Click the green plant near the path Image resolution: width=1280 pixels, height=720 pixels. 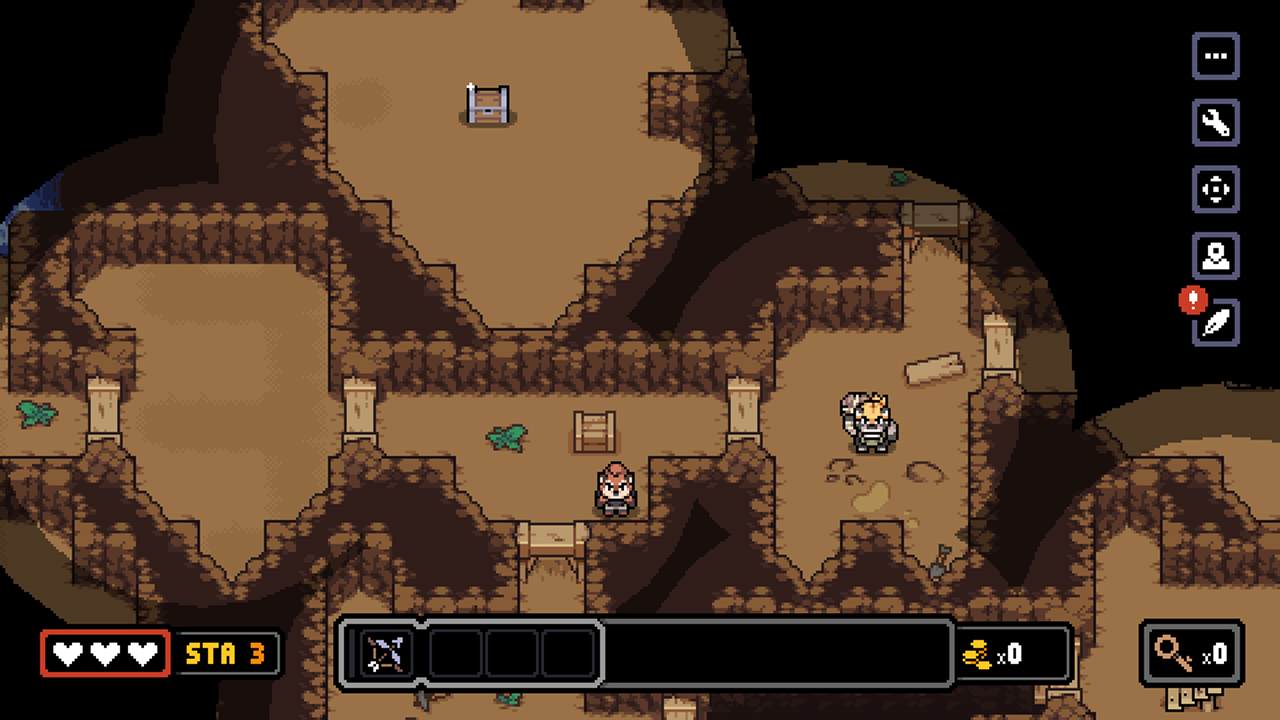pos(507,440)
